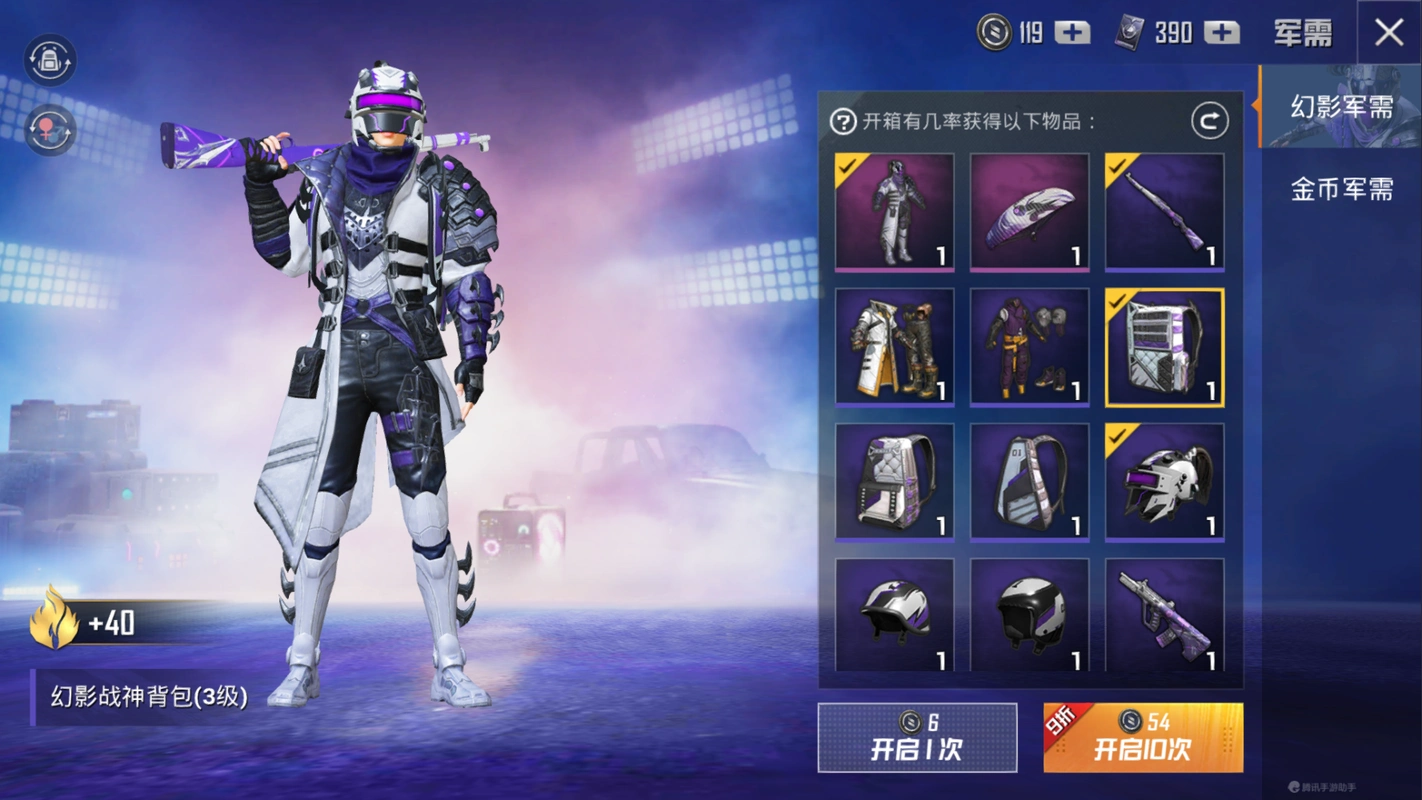
Task: Switch to the 幻影军需 tab
Action: coord(1341,107)
